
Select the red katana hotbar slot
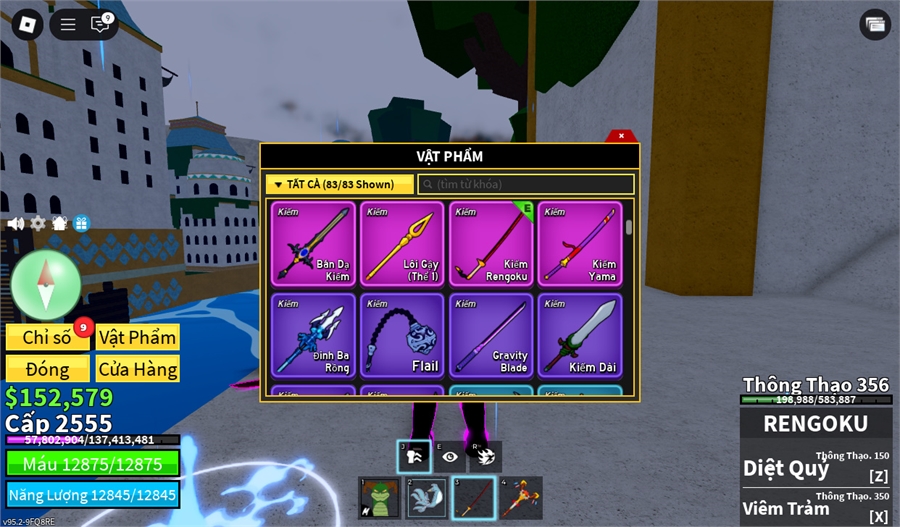(x=475, y=497)
